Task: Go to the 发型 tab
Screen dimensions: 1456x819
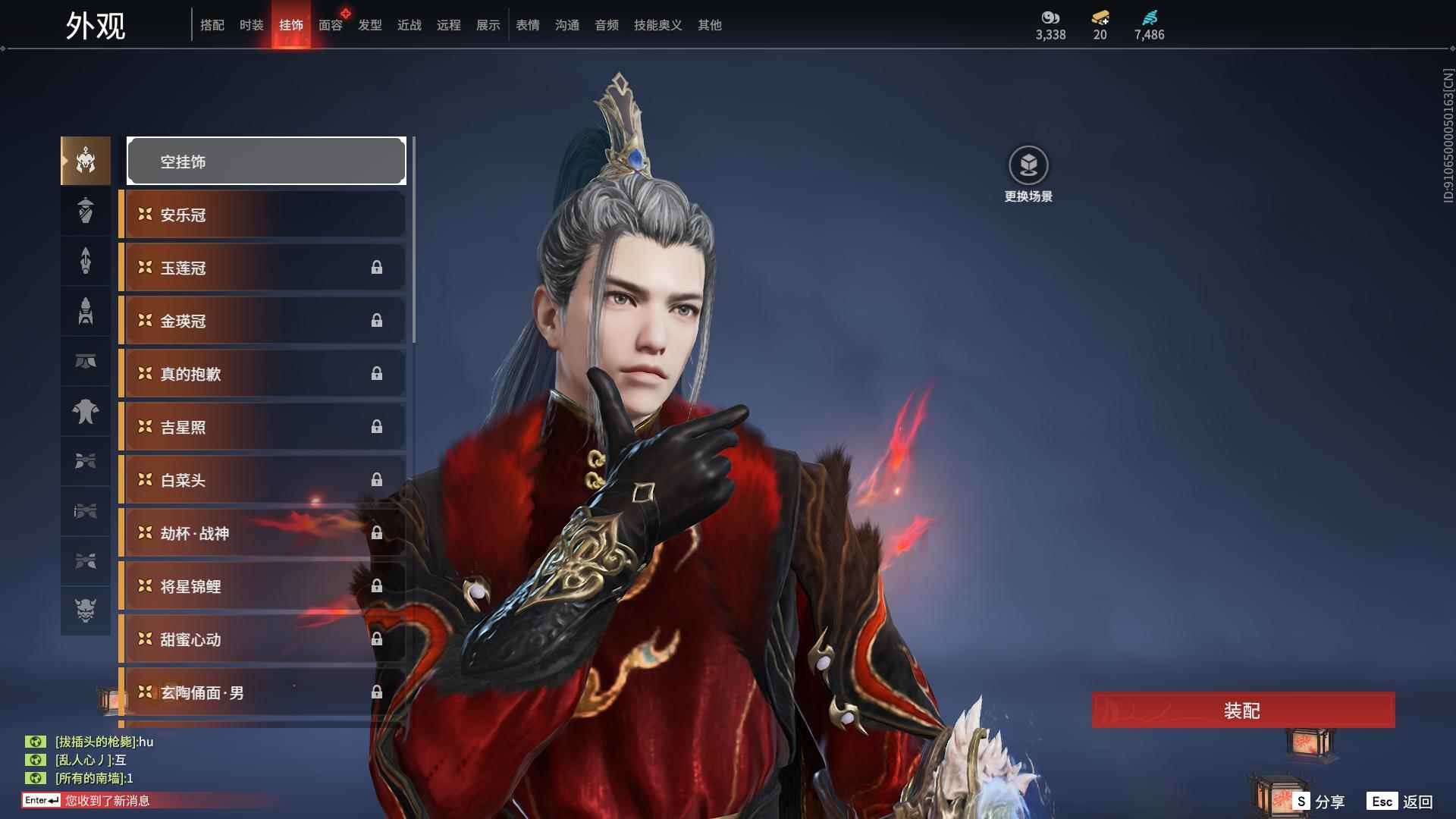Action: point(369,25)
